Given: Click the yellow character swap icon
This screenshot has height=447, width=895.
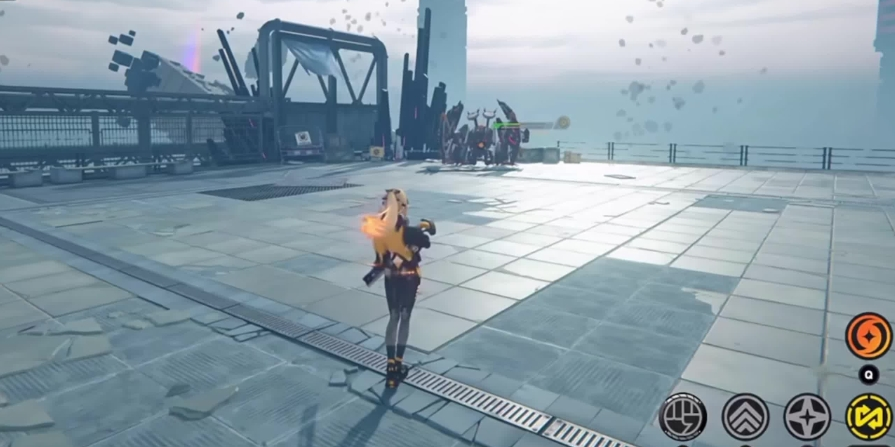Looking at the screenshot, I should (868, 417).
